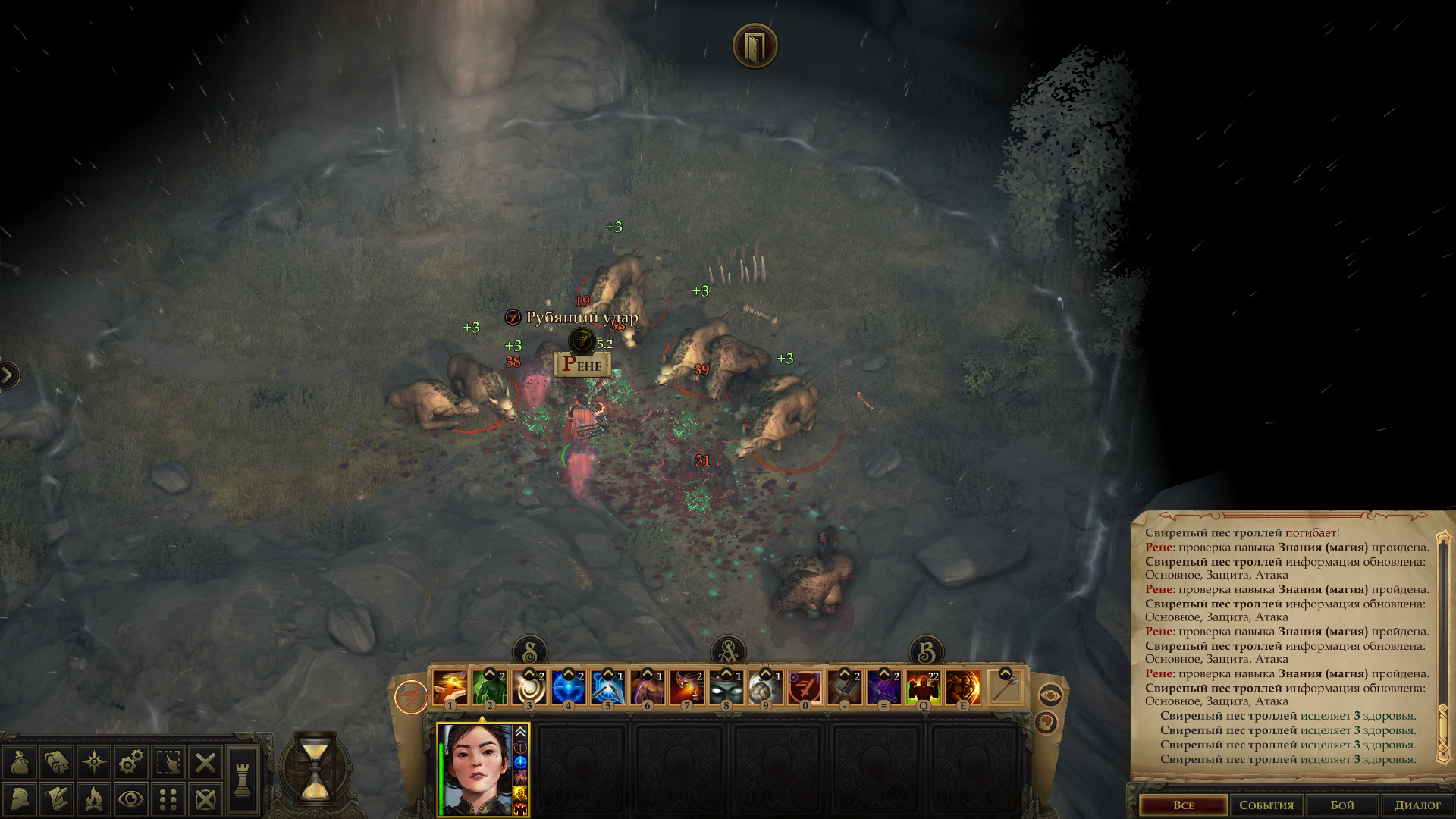Open the formation six-dots button
The height and width of the screenshot is (819, 1456).
pyautogui.click(x=168, y=799)
